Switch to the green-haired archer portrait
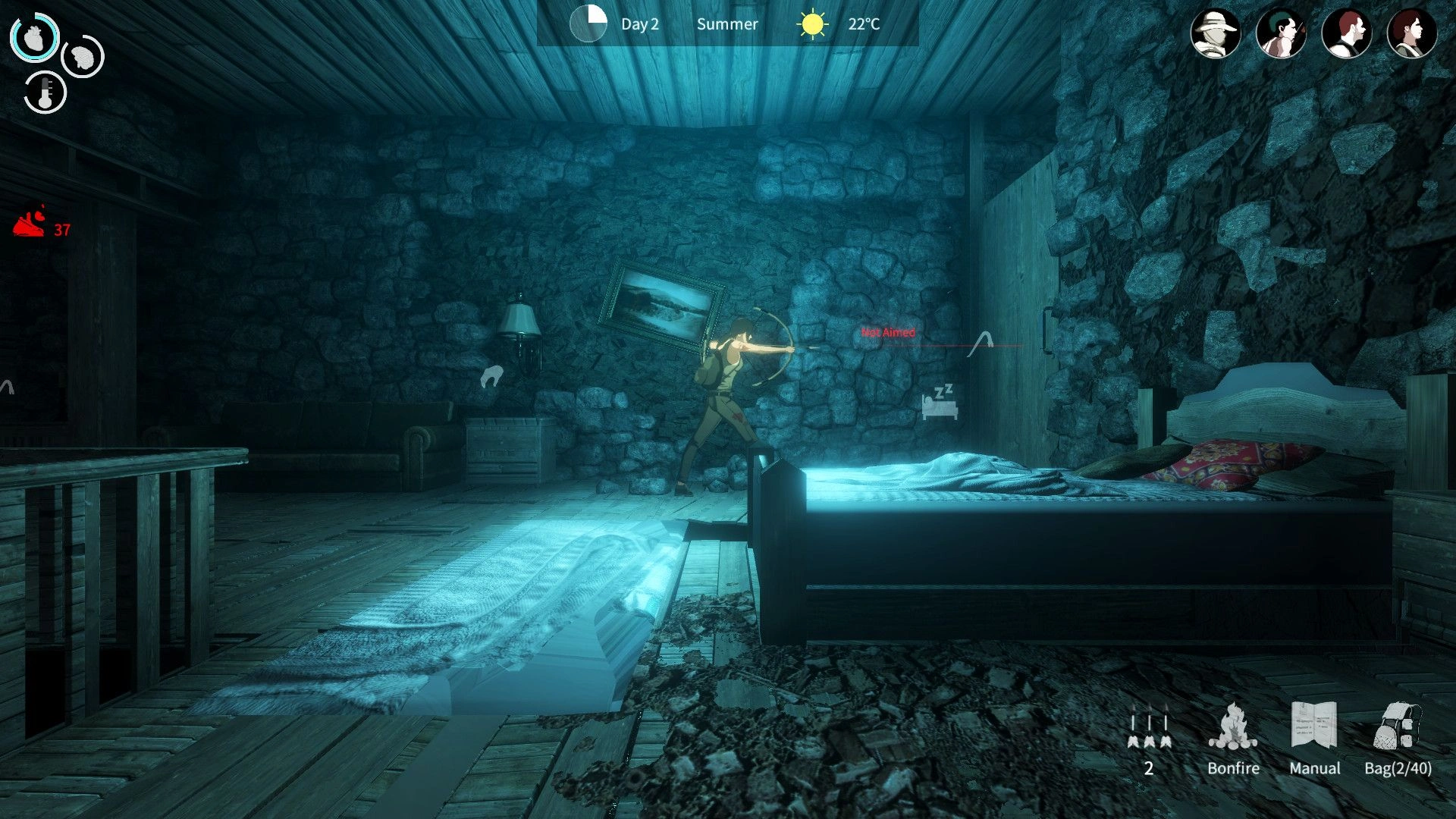The image size is (1456, 819). tap(1281, 34)
